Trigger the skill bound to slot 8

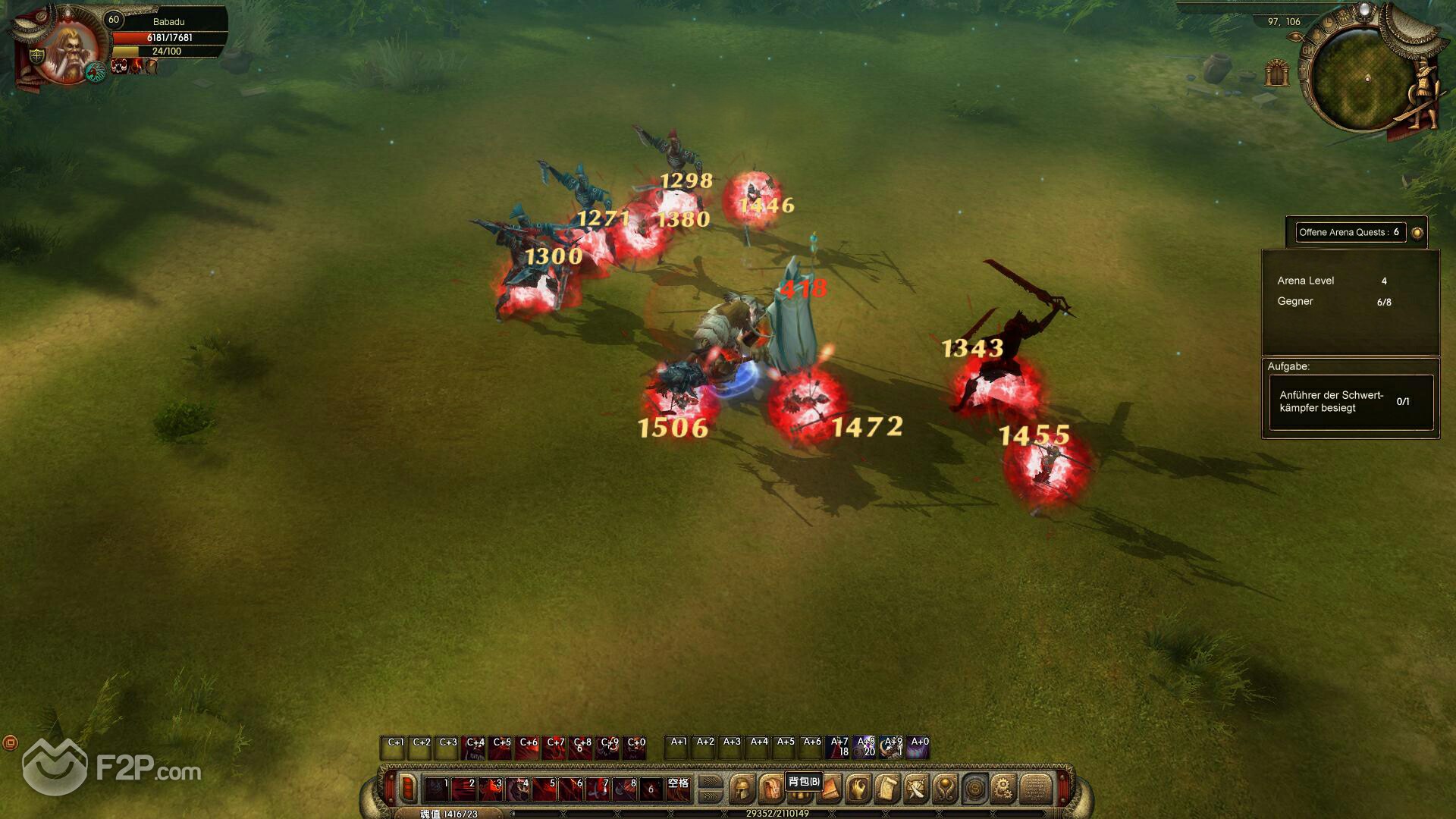coord(625,789)
